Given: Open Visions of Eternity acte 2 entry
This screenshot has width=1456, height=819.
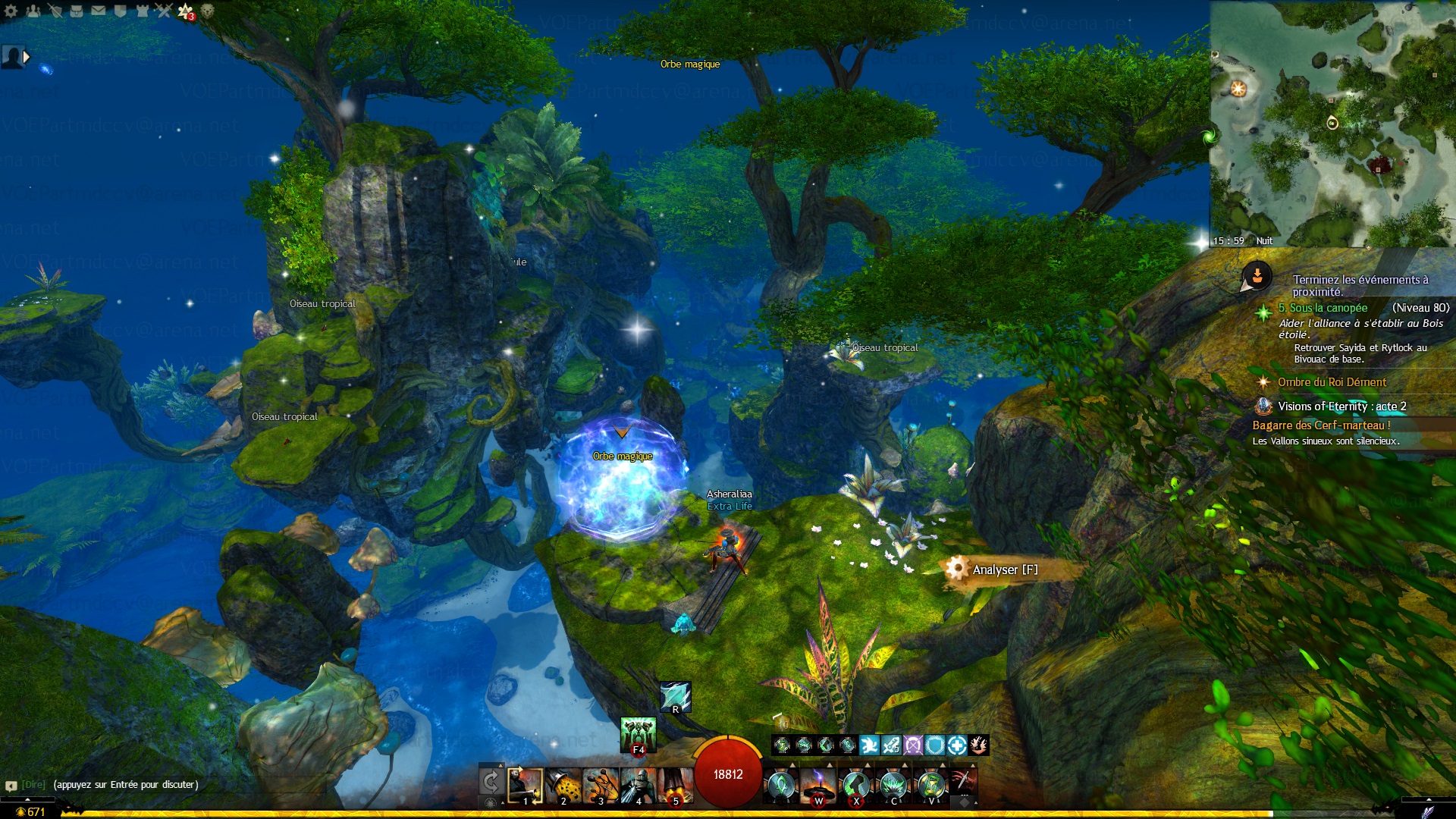Looking at the screenshot, I should pyautogui.click(x=1341, y=406).
